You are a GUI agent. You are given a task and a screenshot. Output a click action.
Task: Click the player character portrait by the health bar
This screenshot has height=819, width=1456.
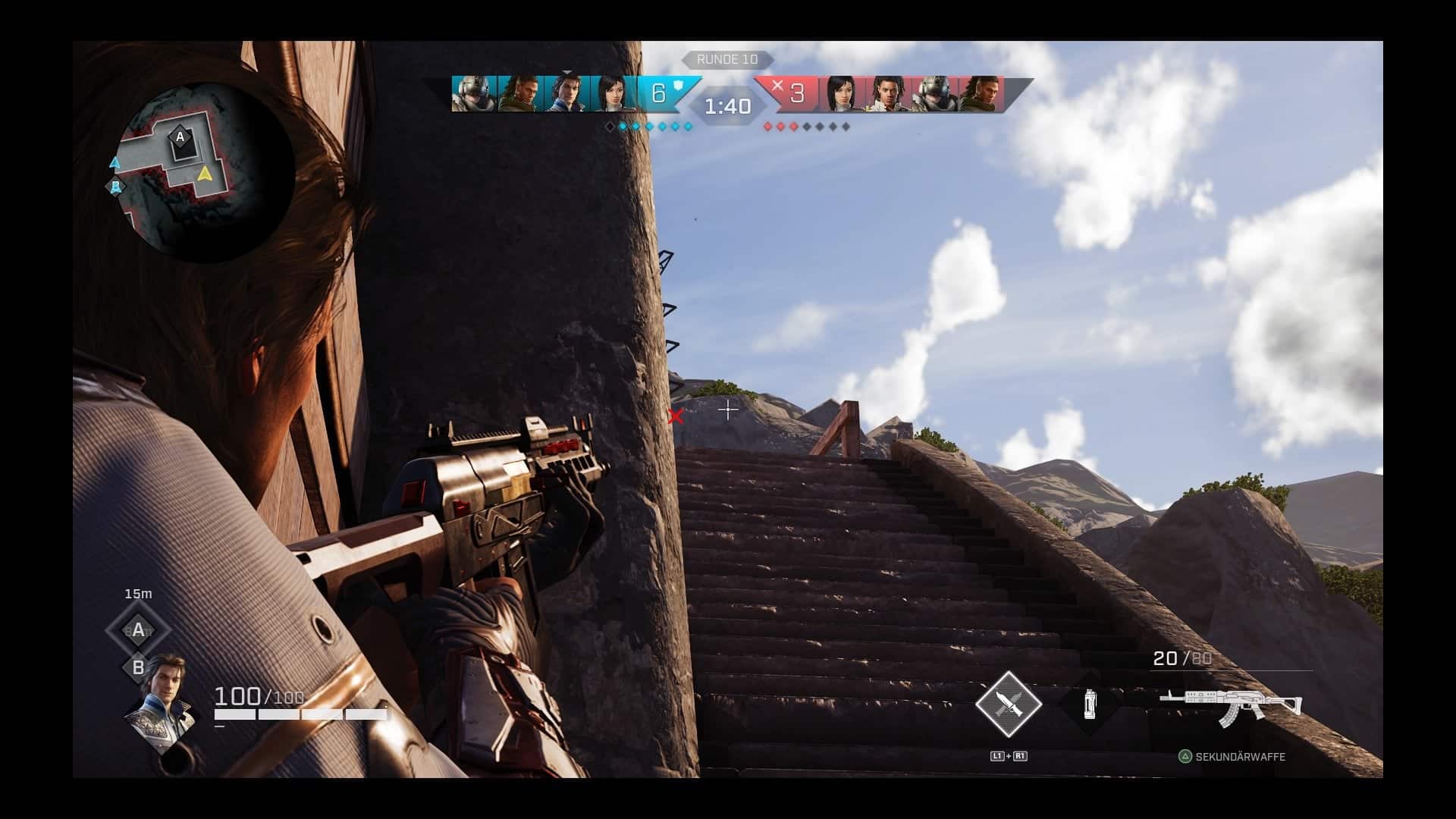[160, 701]
